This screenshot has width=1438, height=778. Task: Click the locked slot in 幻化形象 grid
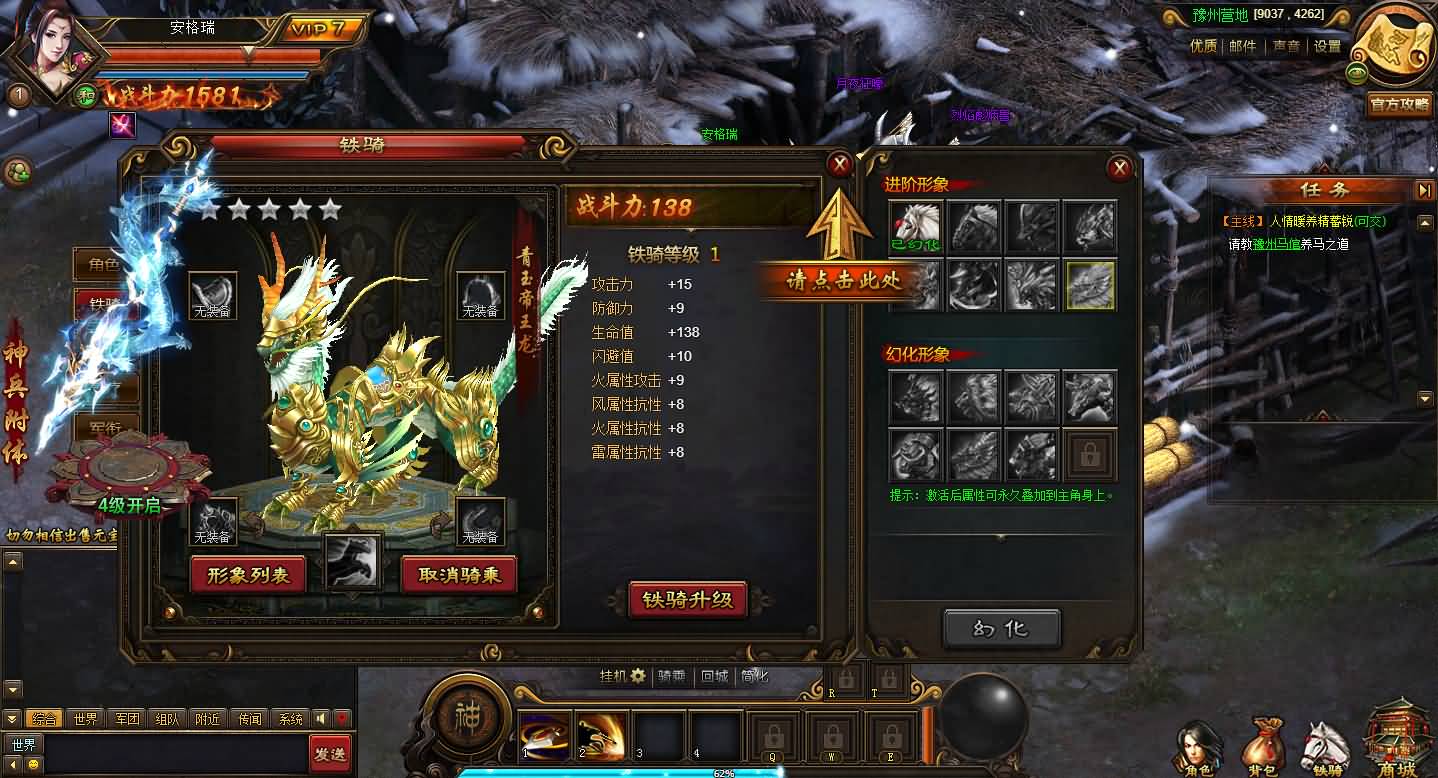(x=1090, y=455)
